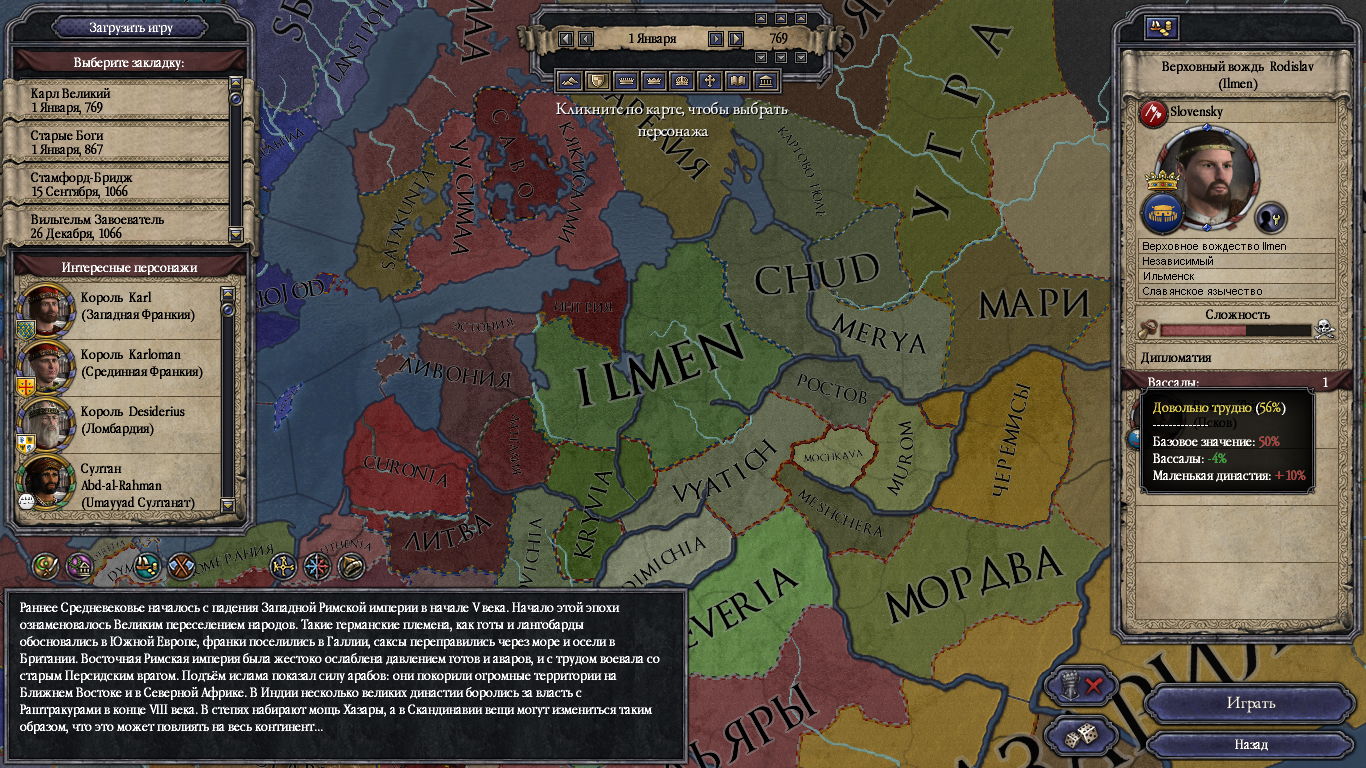Click the kingdoms crown filter icon
The width and height of the screenshot is (1366, 768).
(683, 79)
